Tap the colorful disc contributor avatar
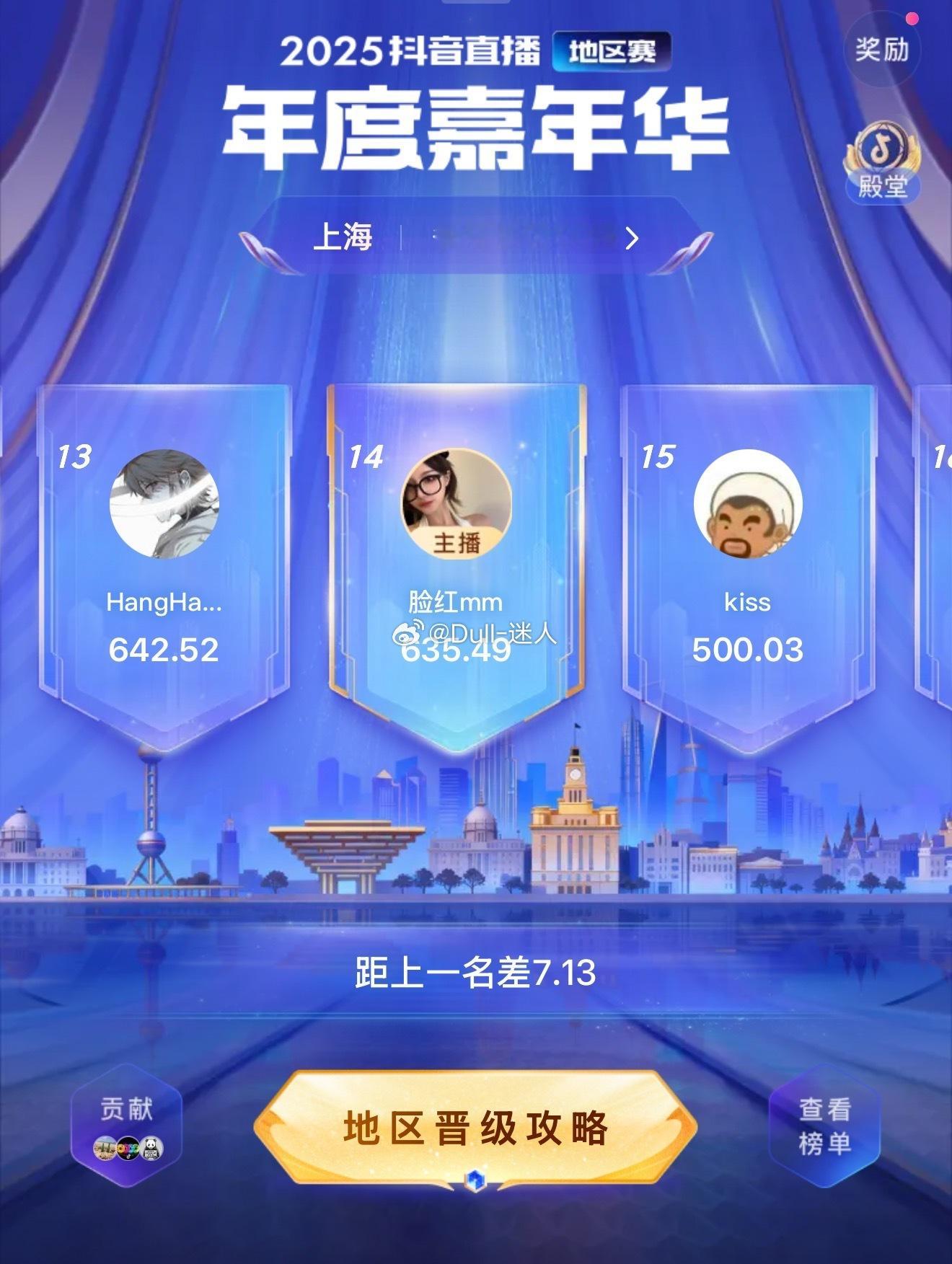 point(127,1148)
